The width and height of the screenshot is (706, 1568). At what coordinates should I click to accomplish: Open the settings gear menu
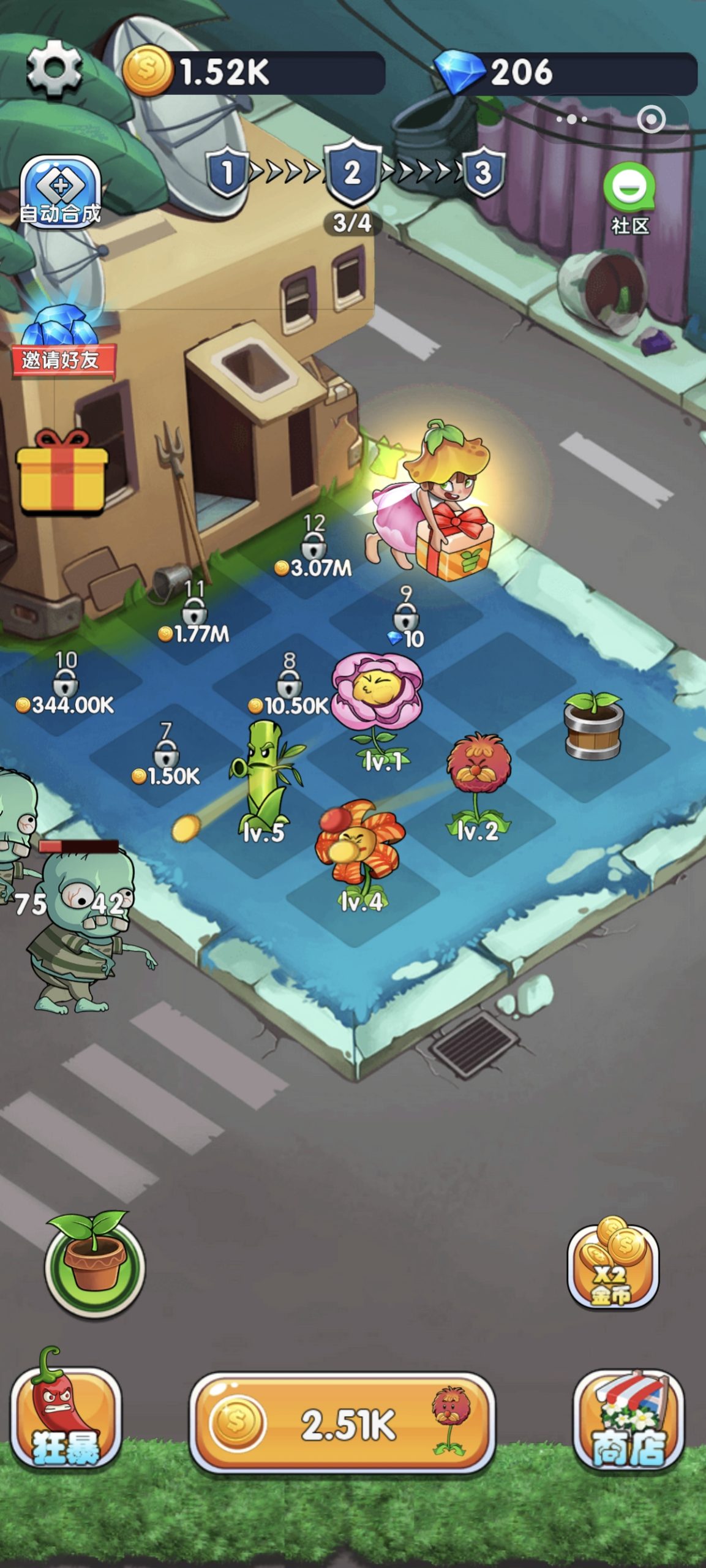click(54, 69)
